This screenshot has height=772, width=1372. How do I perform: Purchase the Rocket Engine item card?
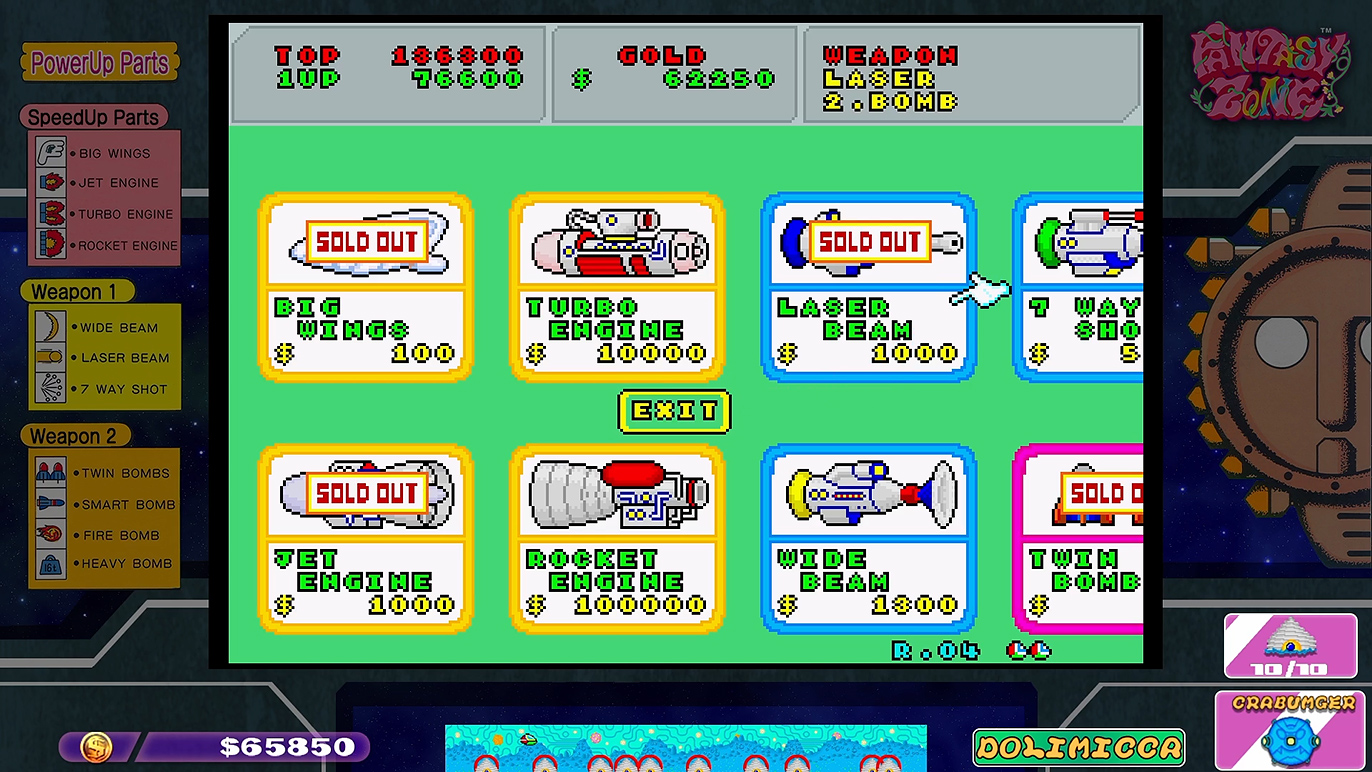(617, 540)
